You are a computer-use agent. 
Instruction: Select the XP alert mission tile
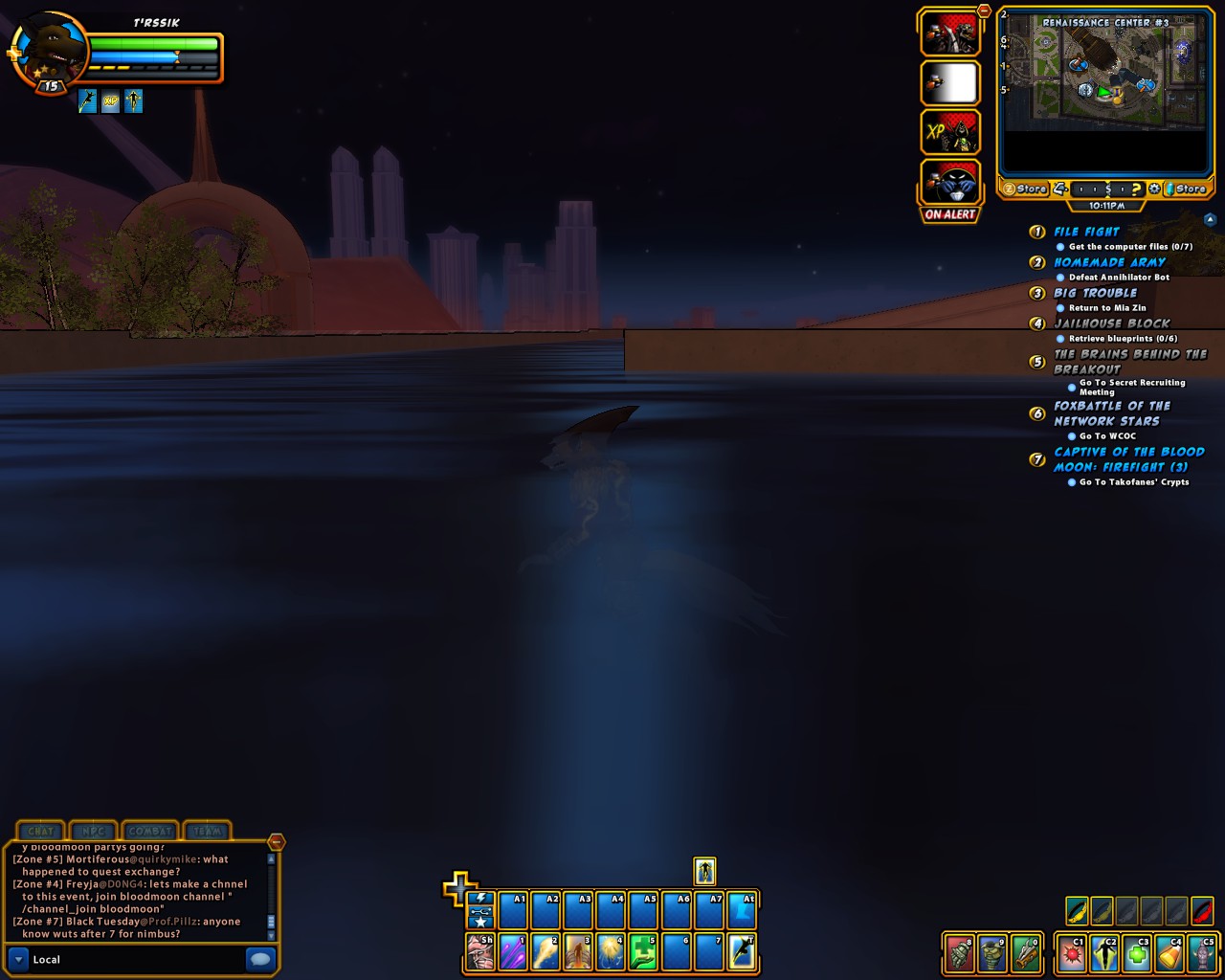pos(950,132)
